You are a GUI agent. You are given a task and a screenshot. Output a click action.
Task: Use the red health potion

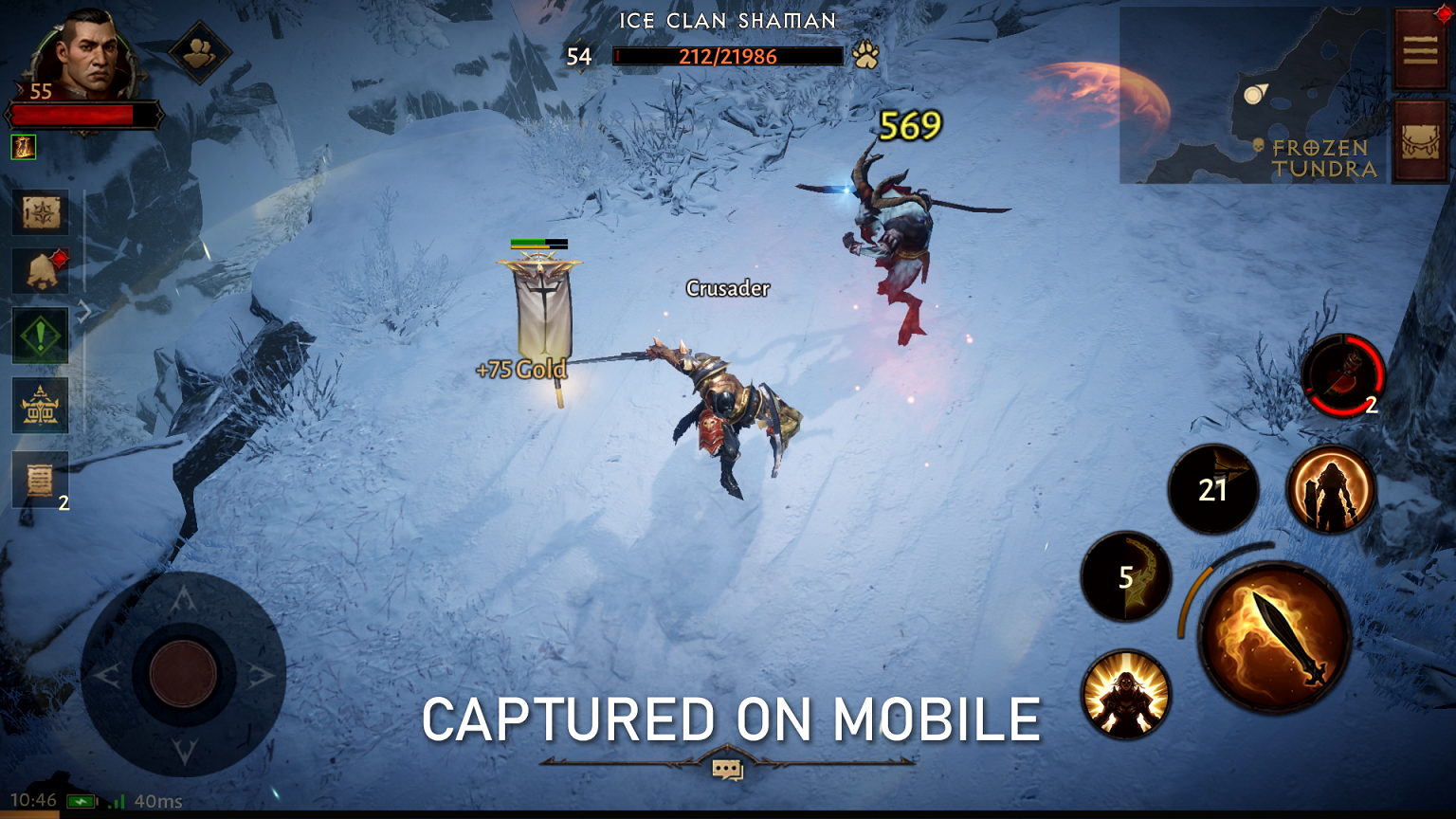[1342, 376]
